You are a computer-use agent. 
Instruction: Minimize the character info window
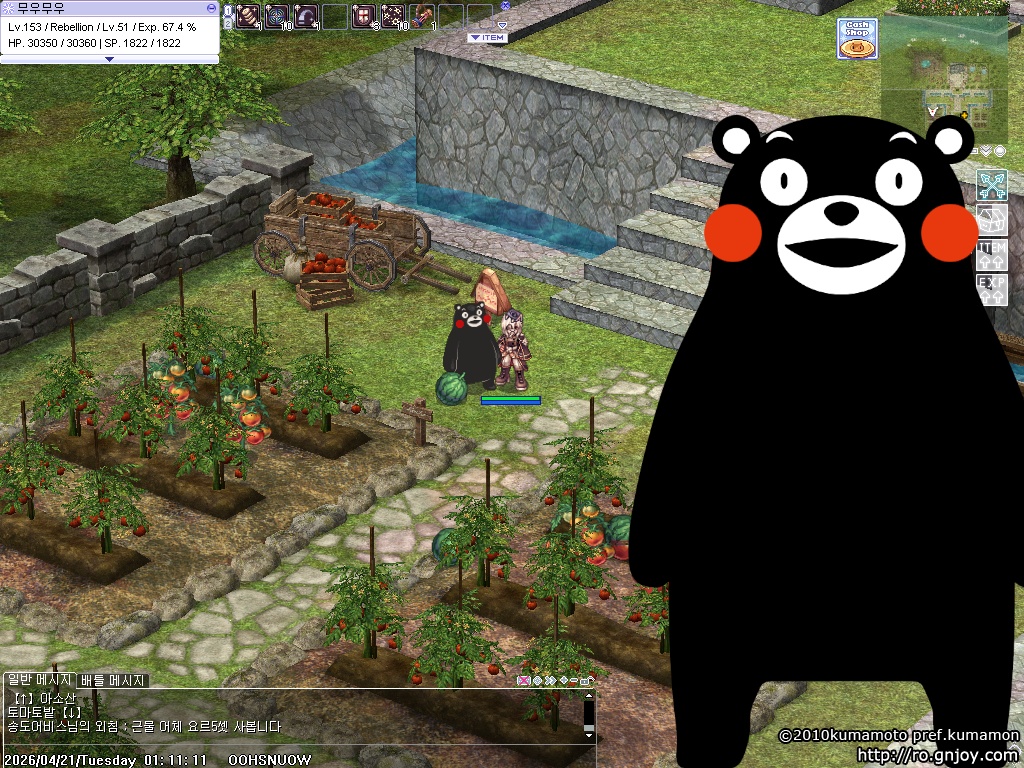[x=210, y=7]
